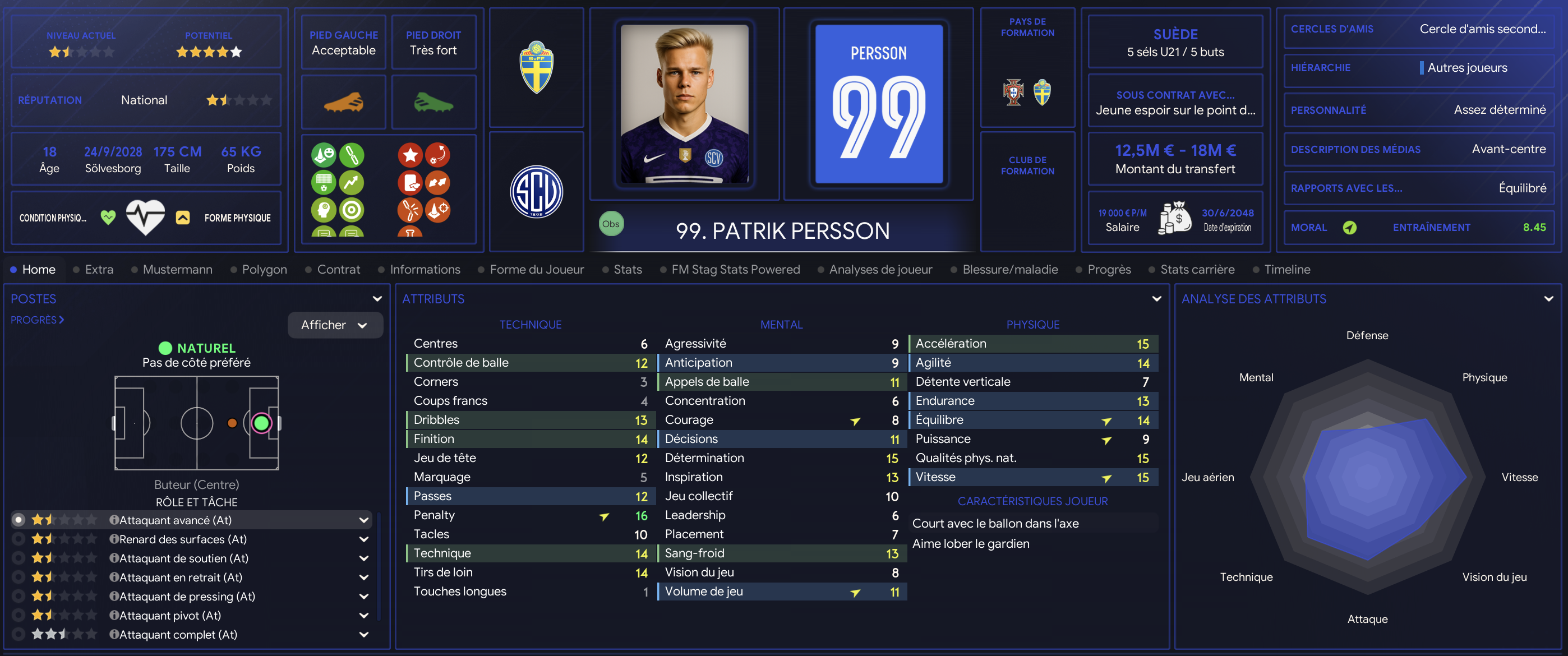Open the Mustermann tab

pos(177,269)
